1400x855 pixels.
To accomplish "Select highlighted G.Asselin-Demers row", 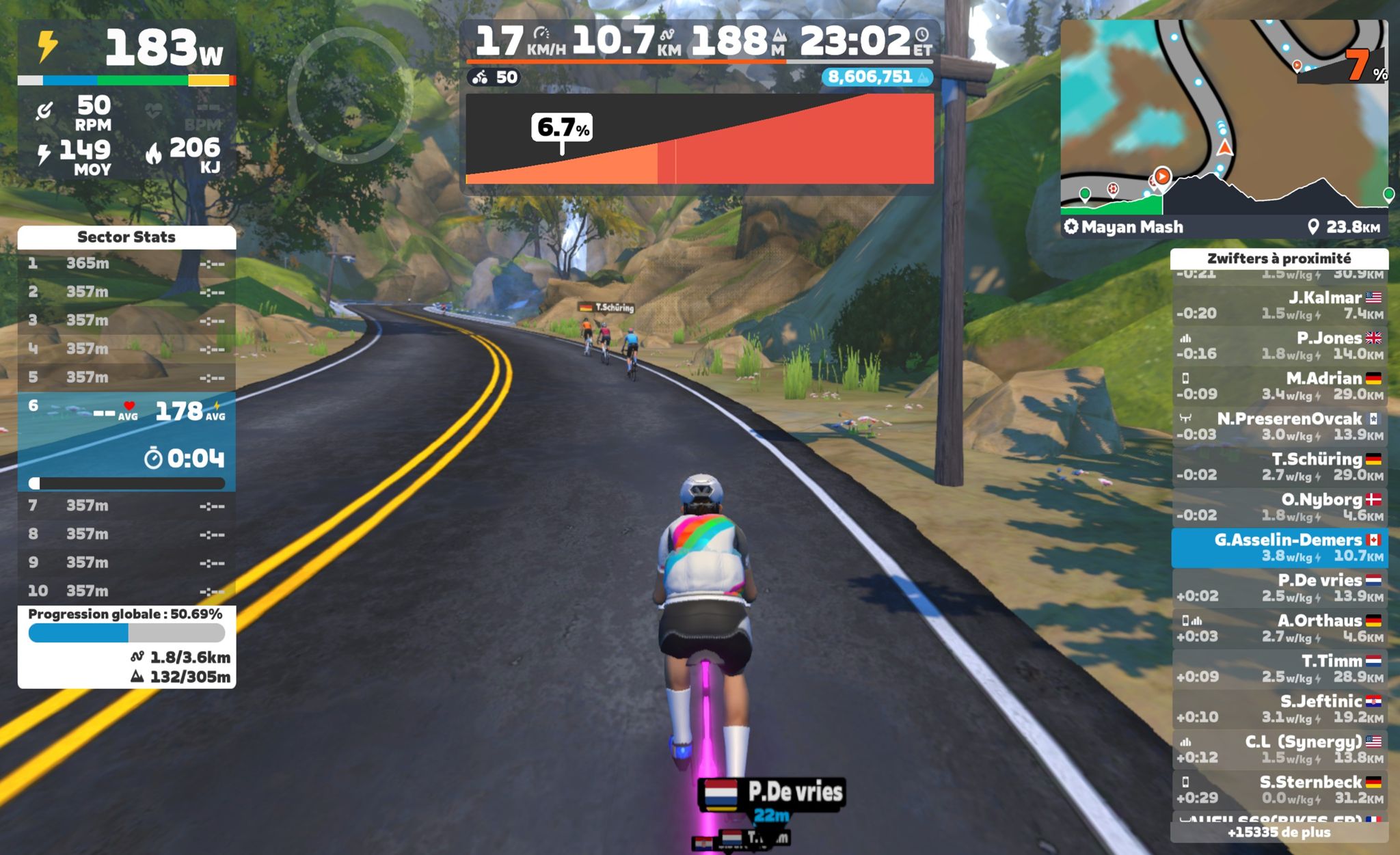I will [1279, 547].
